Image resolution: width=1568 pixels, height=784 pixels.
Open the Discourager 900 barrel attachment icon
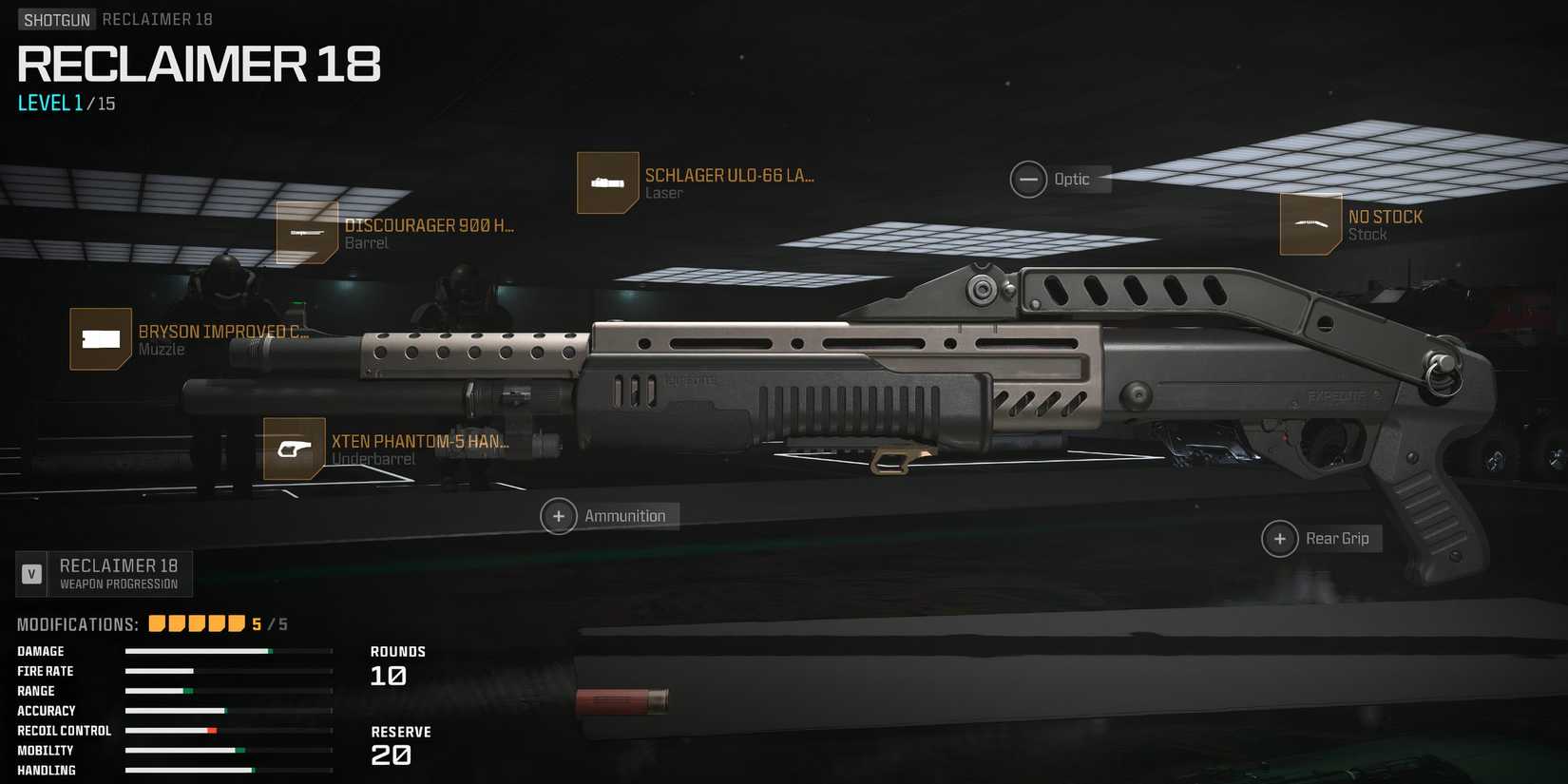307,233
